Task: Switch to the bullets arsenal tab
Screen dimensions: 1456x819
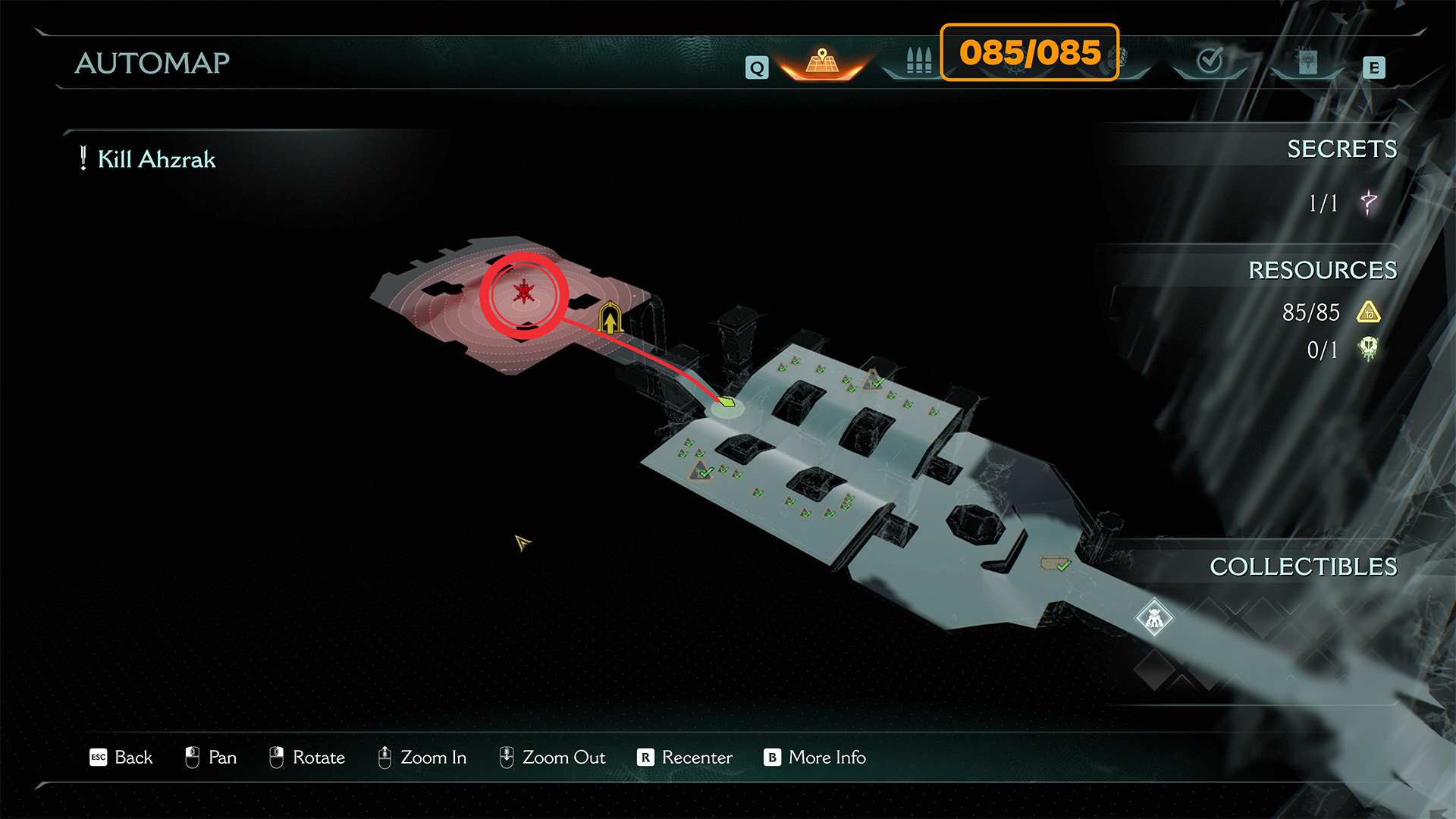Action: [x=918, y=61]
